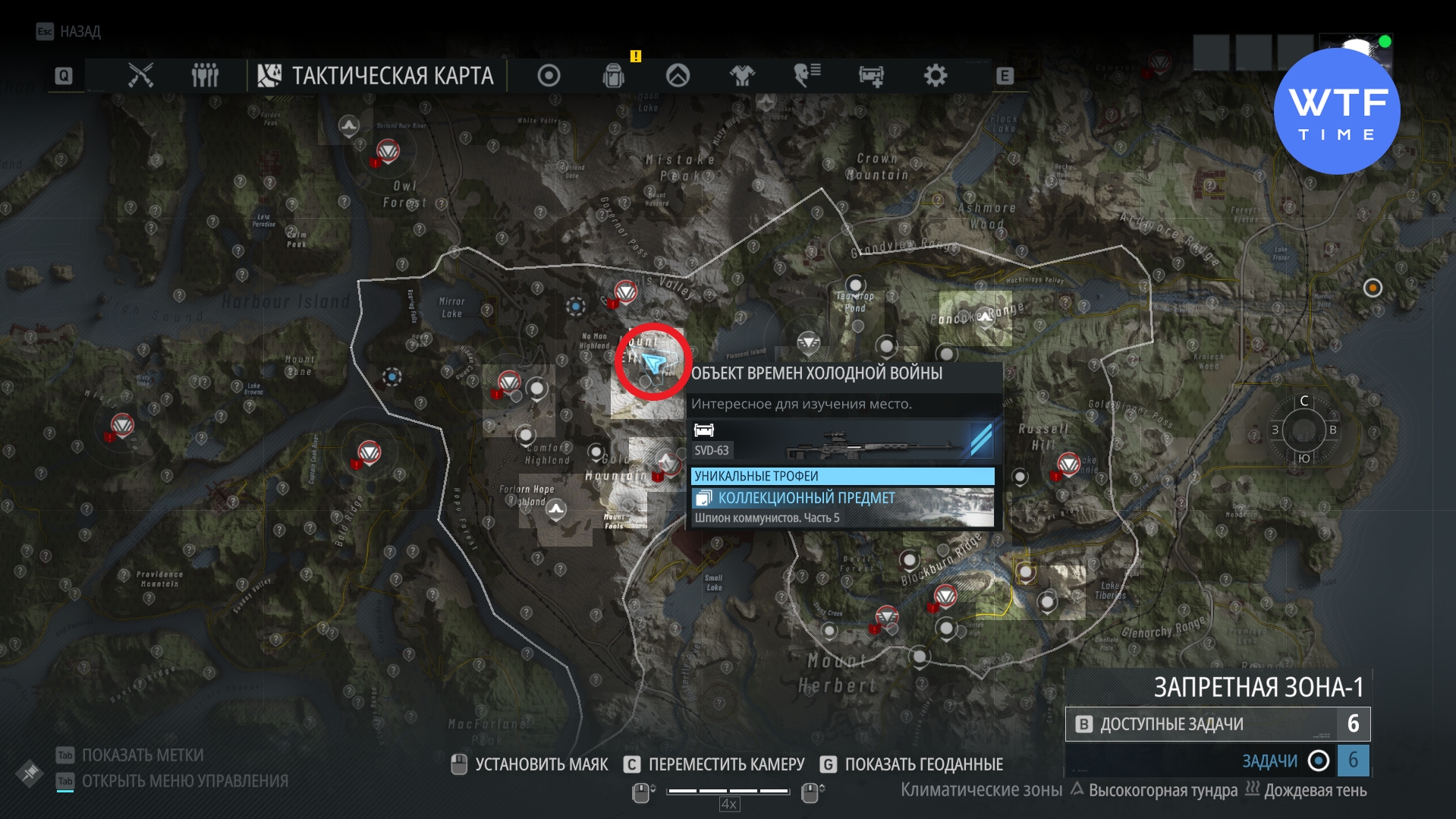1456x819 pixels.
Task: Click the compass rose on the map
Action: tap(1303, 430)
